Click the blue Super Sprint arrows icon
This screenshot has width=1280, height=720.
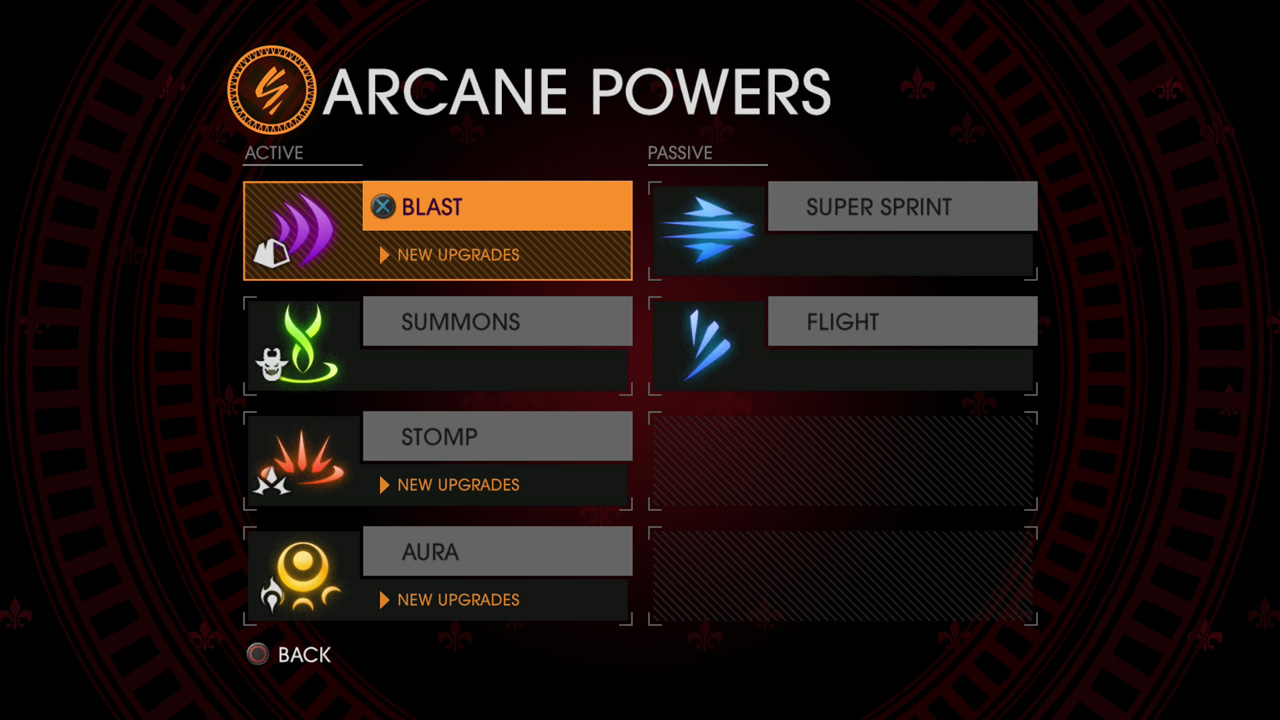(709, 231)
